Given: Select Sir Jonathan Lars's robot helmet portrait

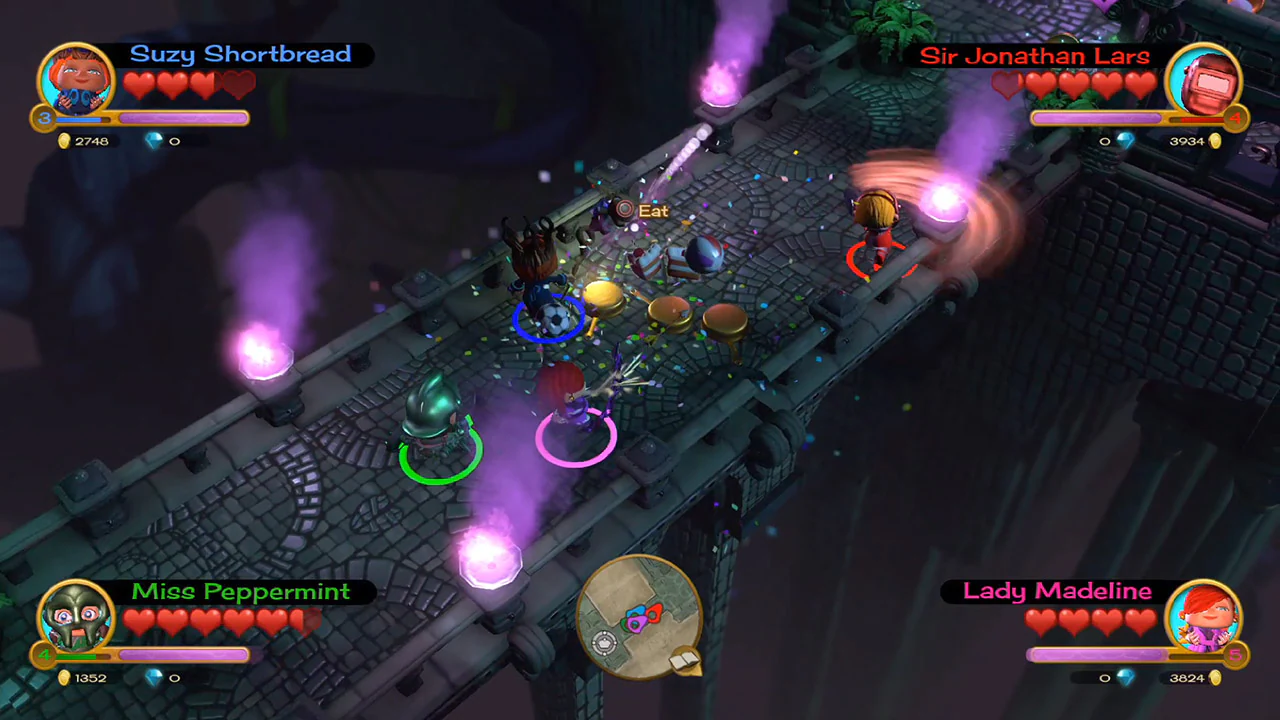Looking at the screenshot, I should (1204, 80).
